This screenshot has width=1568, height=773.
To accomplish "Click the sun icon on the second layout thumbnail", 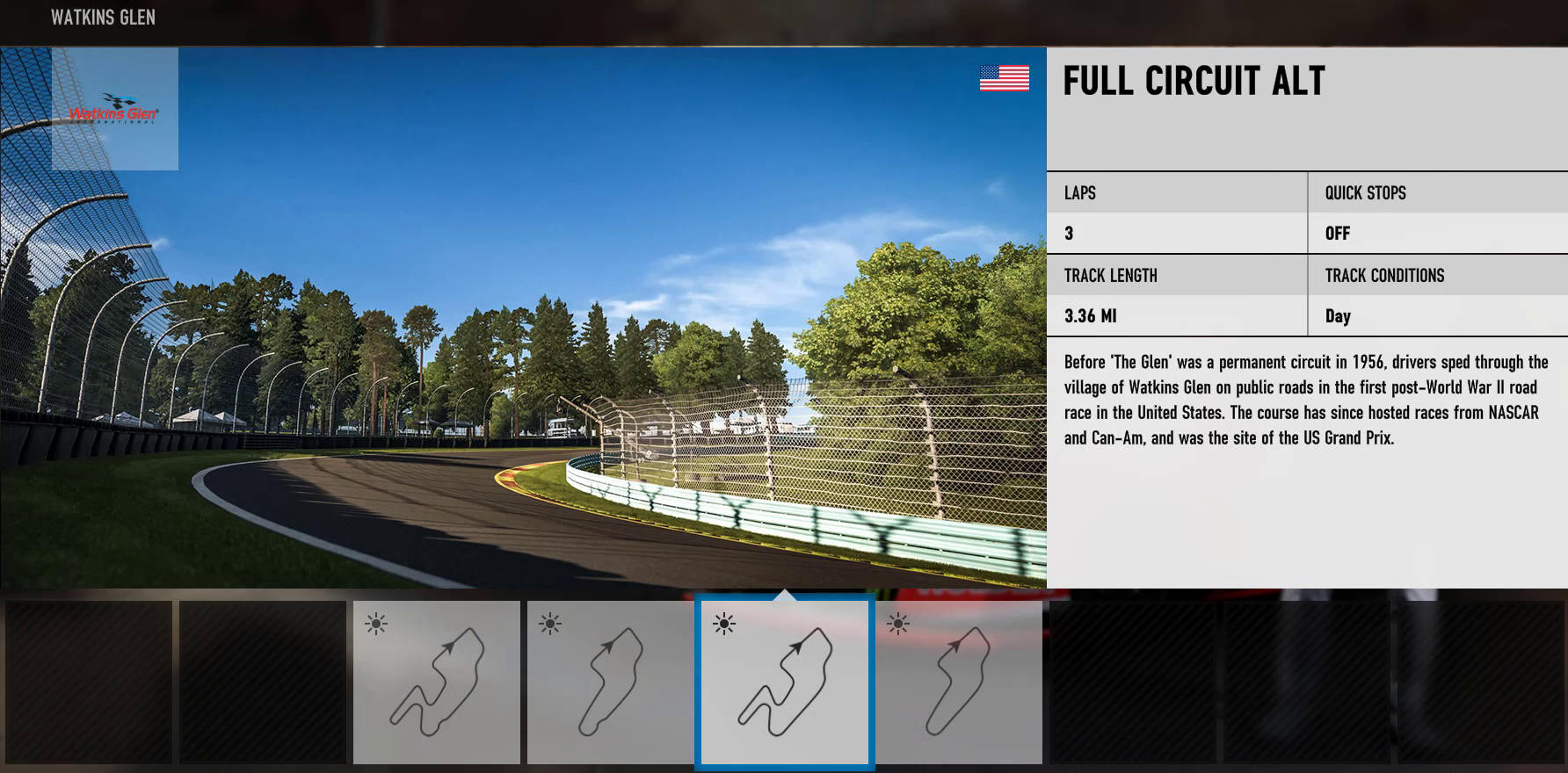I will click(x=548, y=624).
